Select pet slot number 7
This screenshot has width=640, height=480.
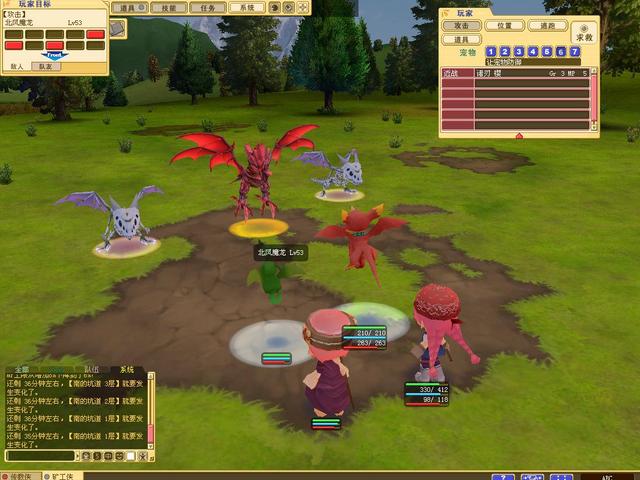click(575, 51)
